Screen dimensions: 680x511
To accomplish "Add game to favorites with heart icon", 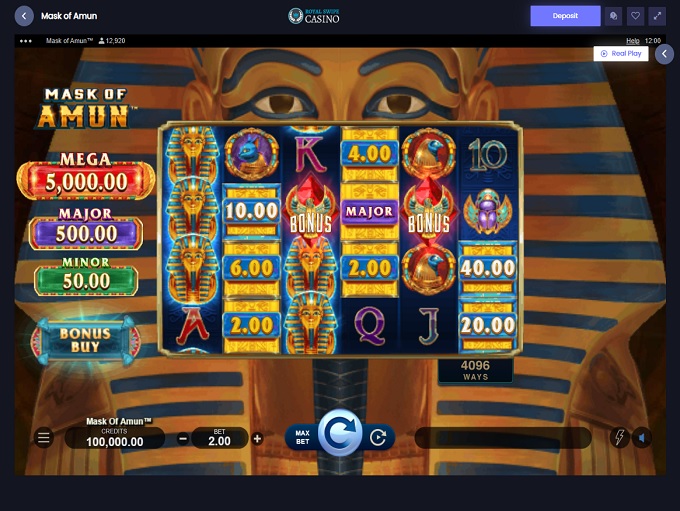I will coord(635,16).
